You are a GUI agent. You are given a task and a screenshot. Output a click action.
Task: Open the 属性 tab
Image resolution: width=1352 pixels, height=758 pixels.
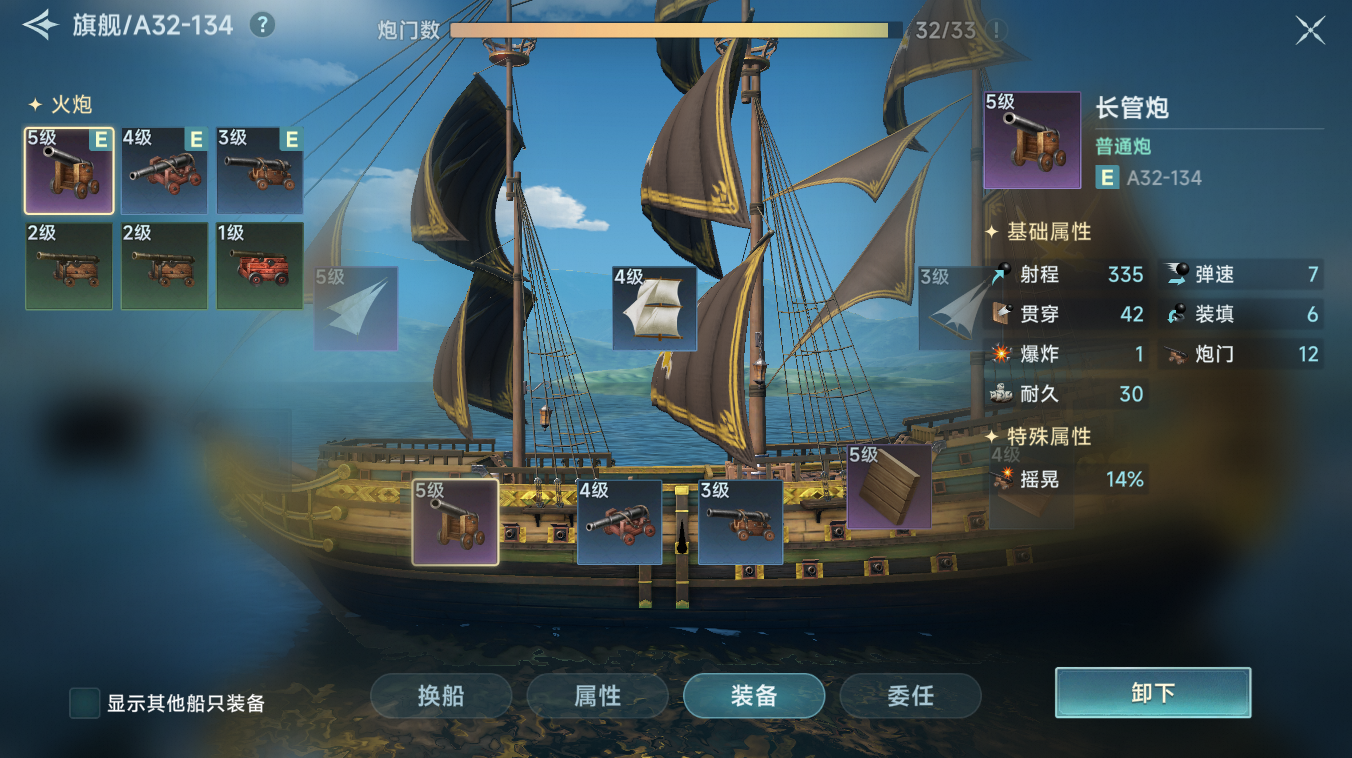click(597, 696)
